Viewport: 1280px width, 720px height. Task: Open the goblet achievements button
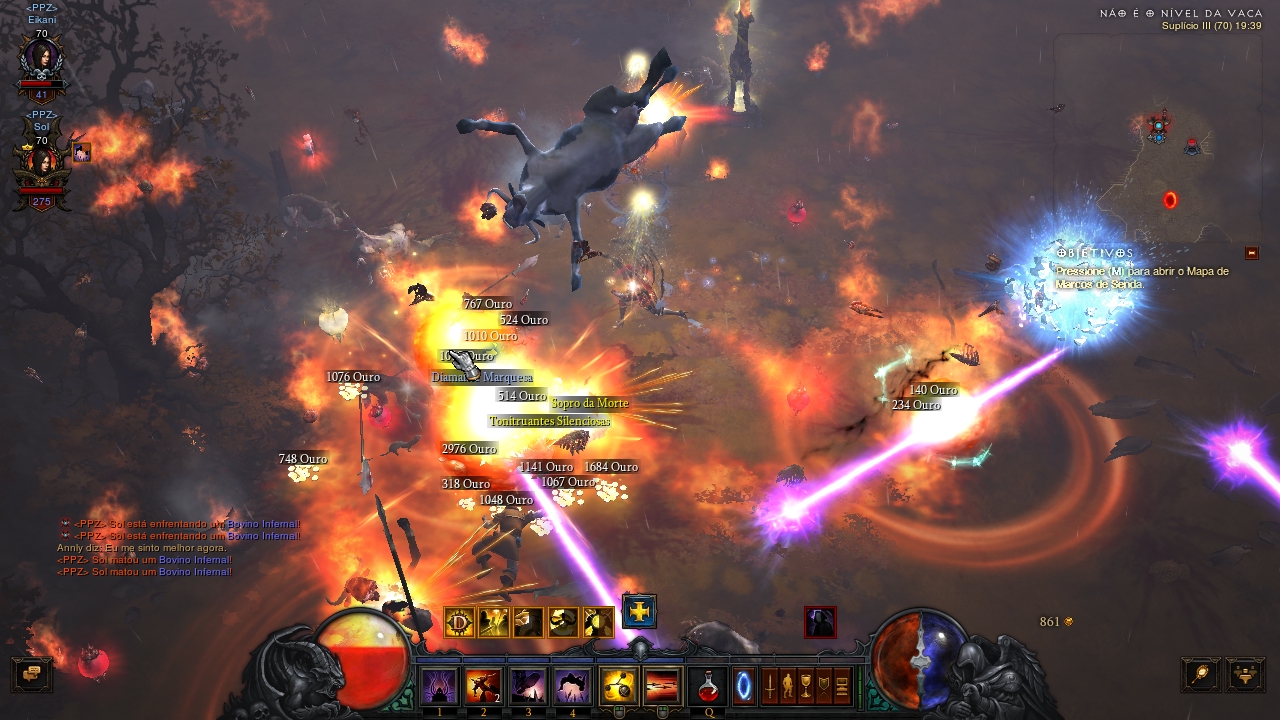(x=806, y=686)
